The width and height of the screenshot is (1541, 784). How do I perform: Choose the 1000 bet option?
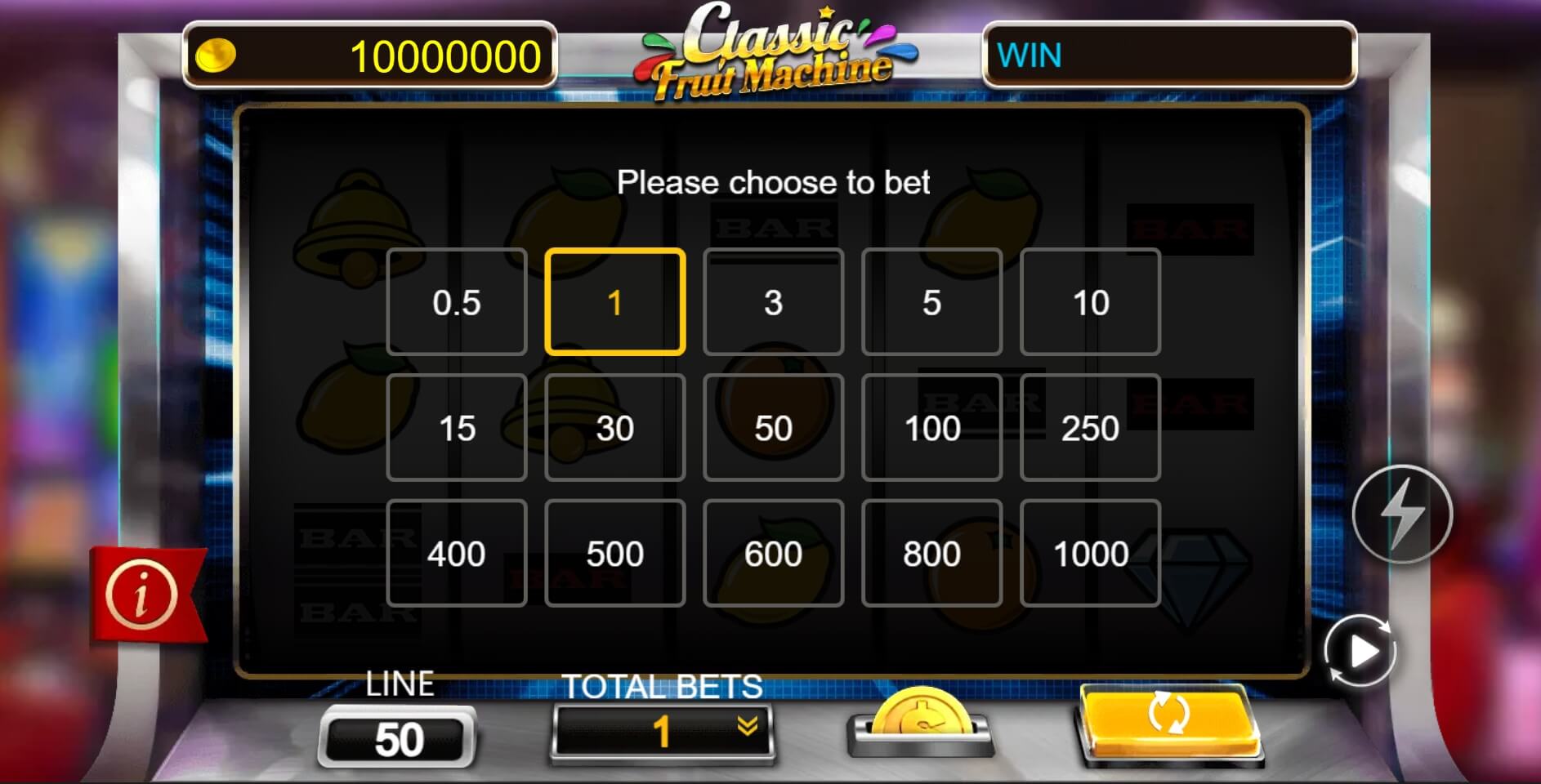(x=1091, y=554)
